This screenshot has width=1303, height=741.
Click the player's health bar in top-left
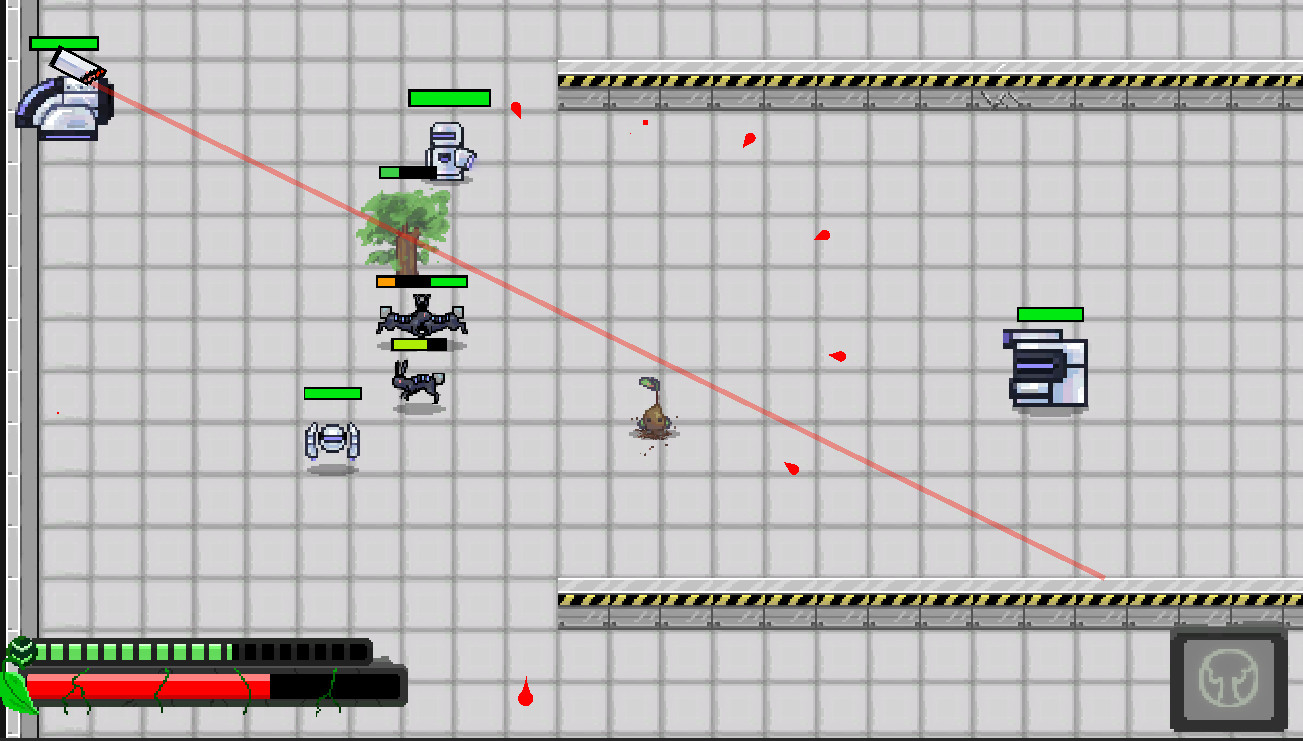tap(62, 45)
